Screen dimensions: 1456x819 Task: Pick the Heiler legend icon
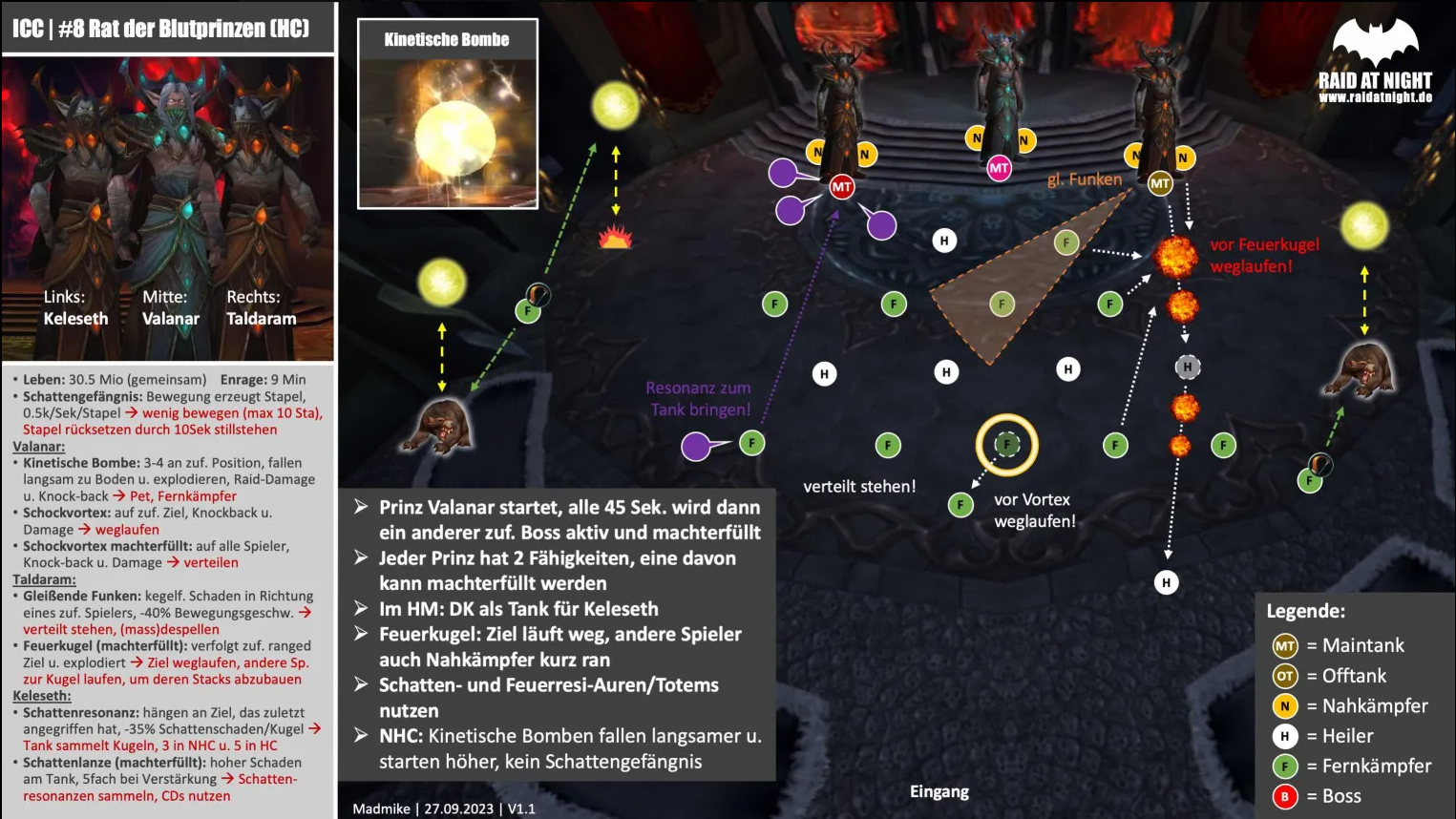(x=1285, y=736)
